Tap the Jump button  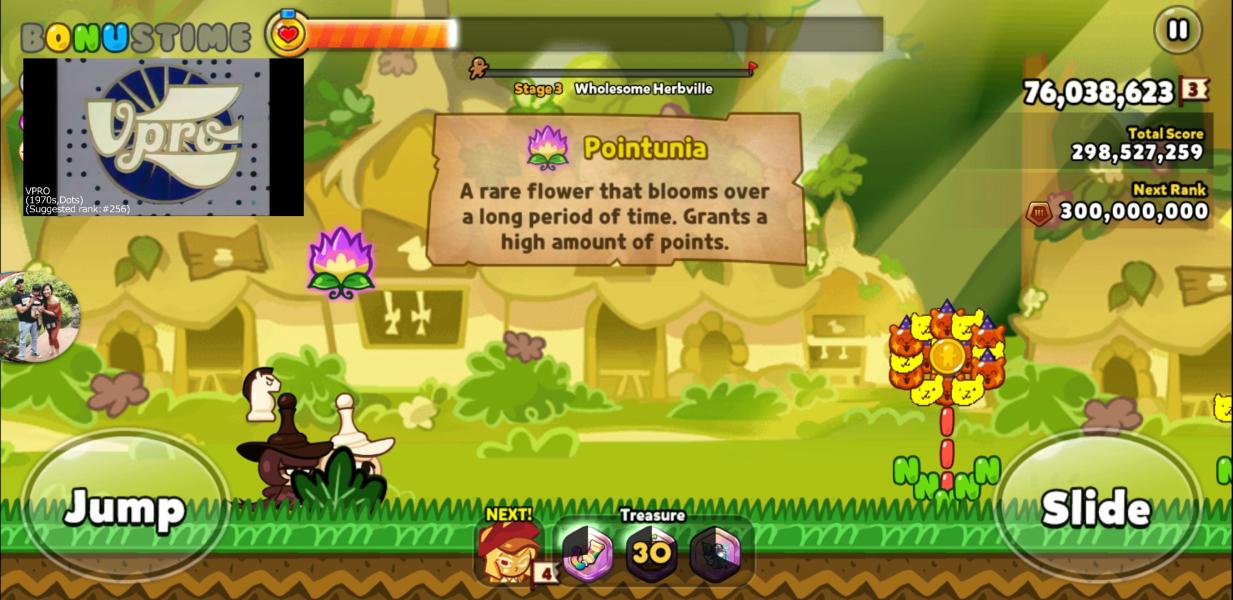(x=125, y=506)
